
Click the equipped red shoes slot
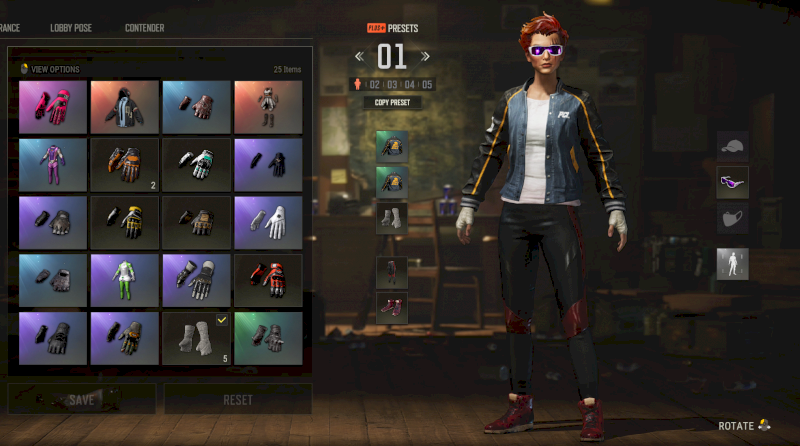coord(391,308)
